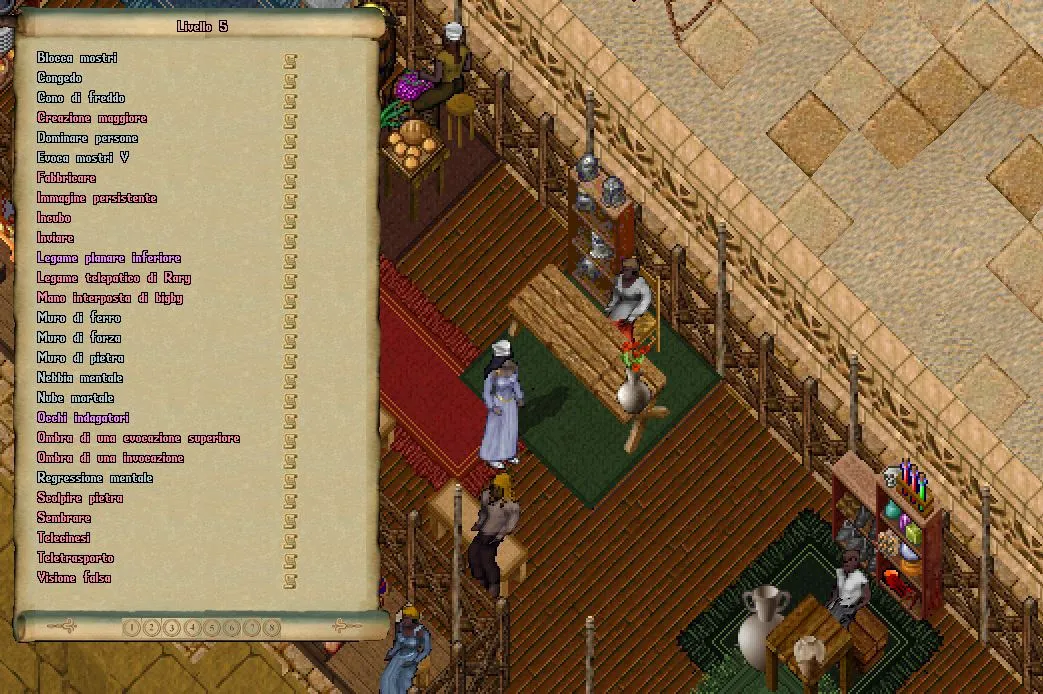
Task: Choose Mano interposta di Bigby
Action: tap(110, 298)
